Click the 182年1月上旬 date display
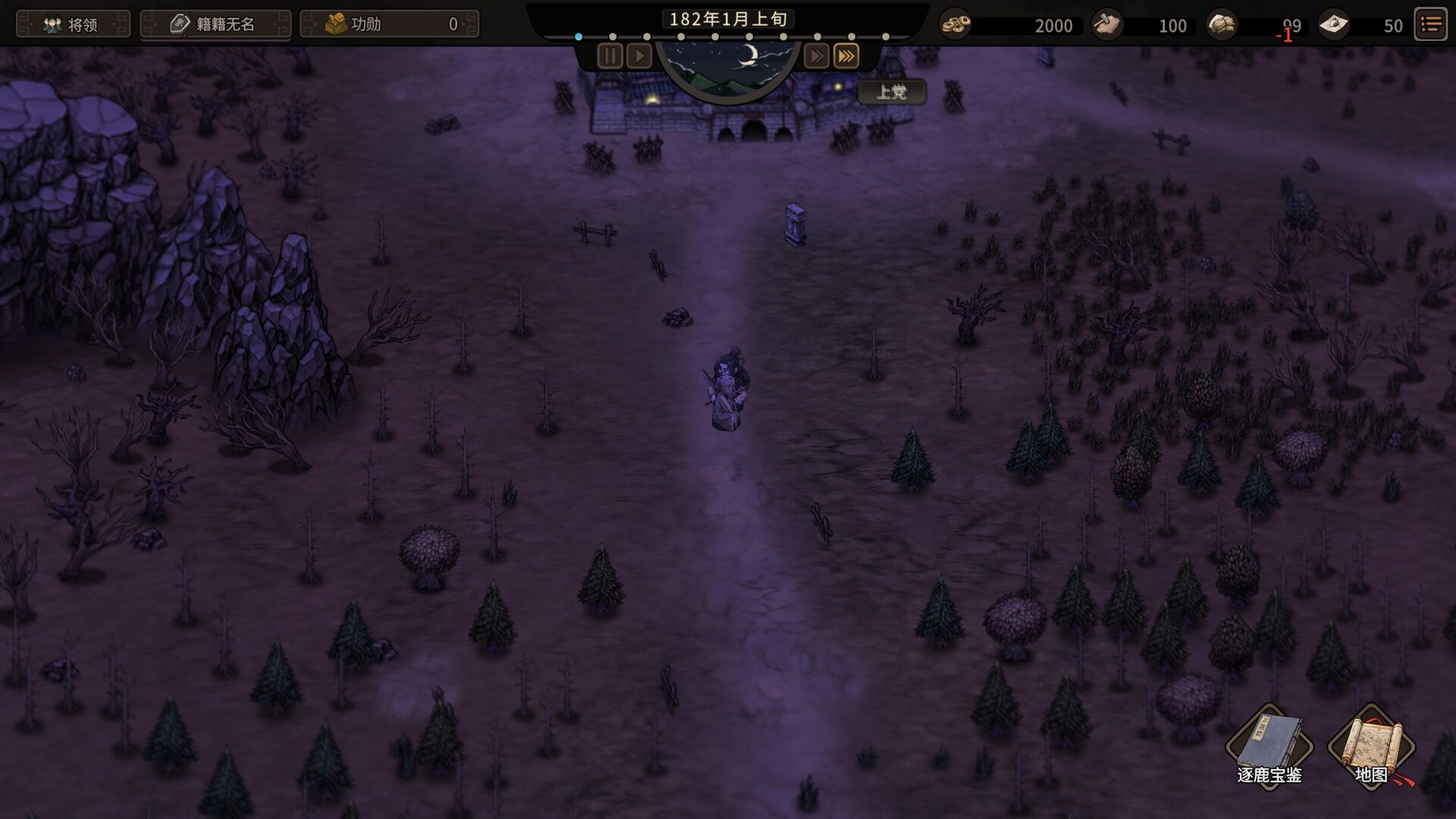 tap(727, 19)
